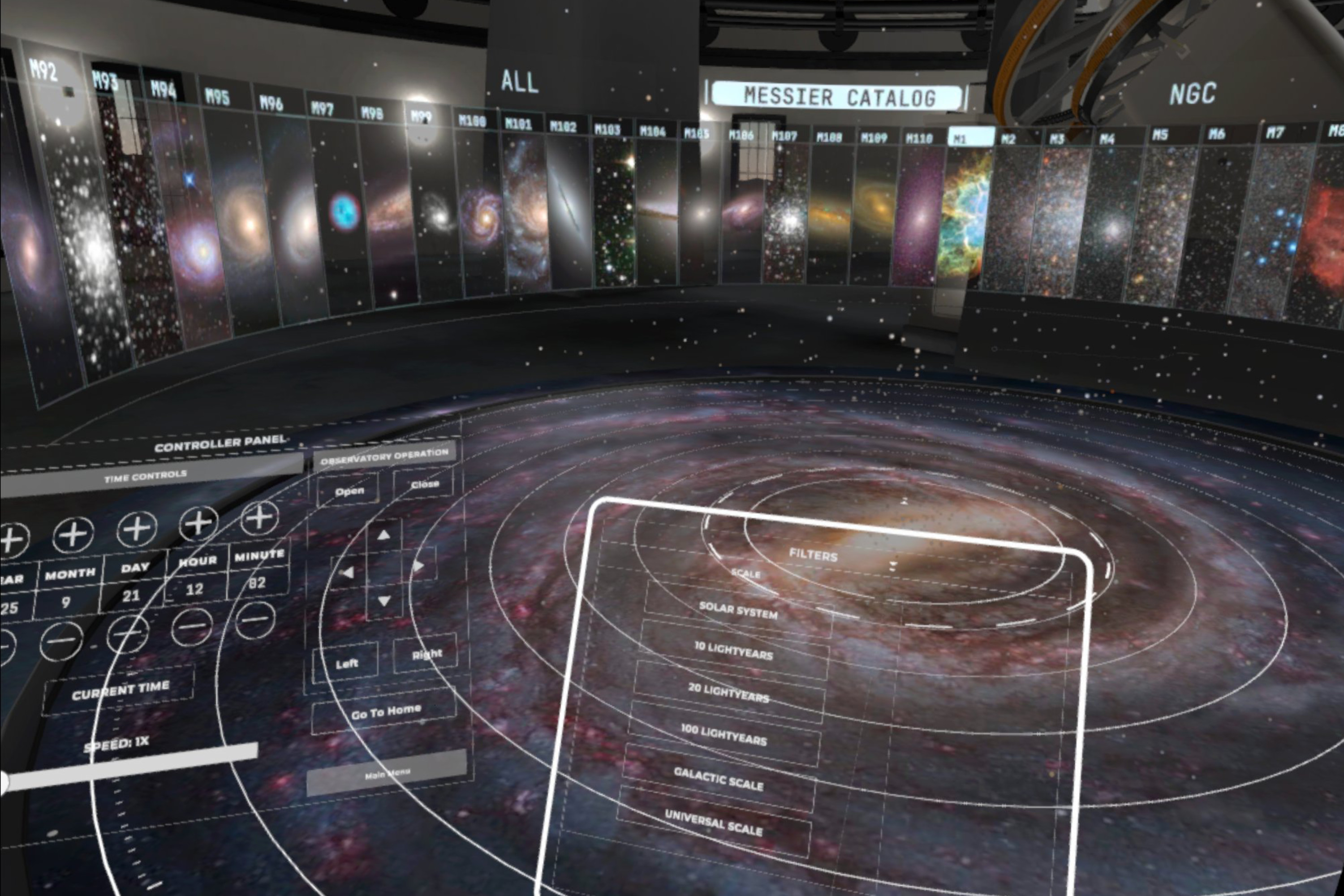The width and height of the screenshot is (1344, 896).
Task: Select the M1 Crab Nebula panel
Action: click(x=966, y=217)
